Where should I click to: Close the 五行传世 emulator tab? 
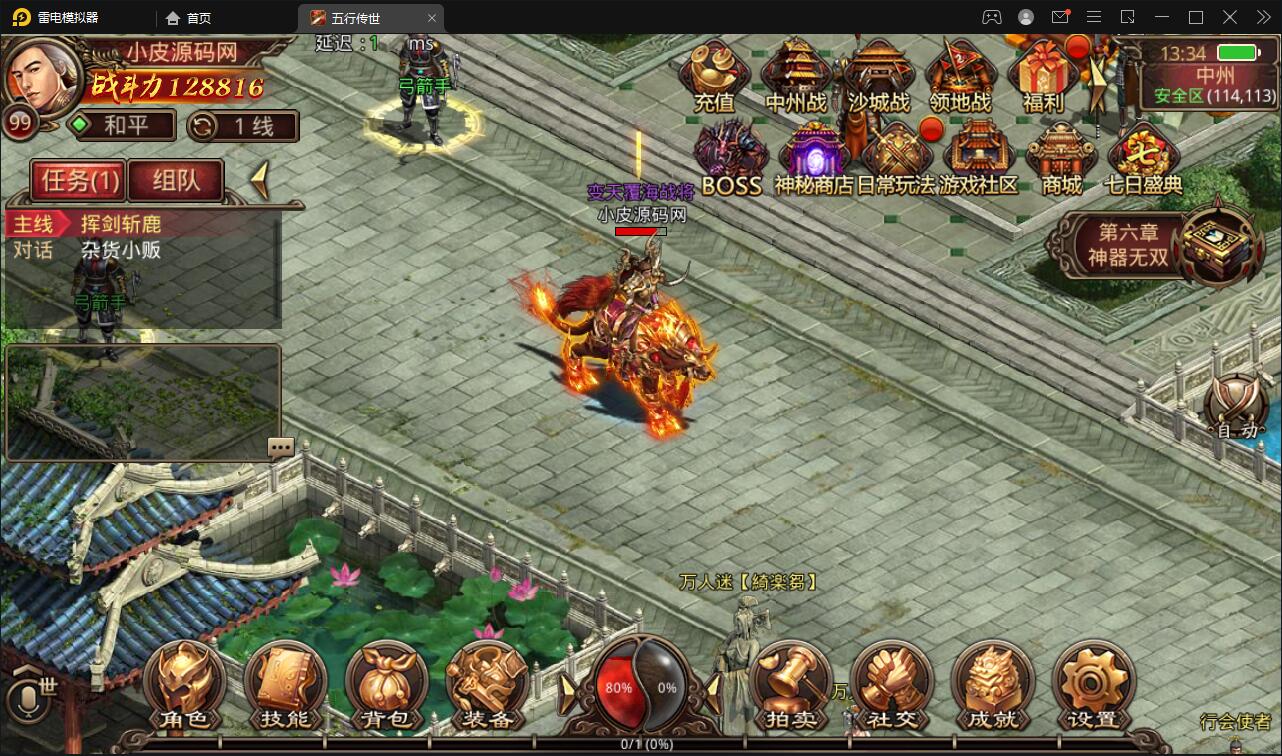(x=432, y=18)
